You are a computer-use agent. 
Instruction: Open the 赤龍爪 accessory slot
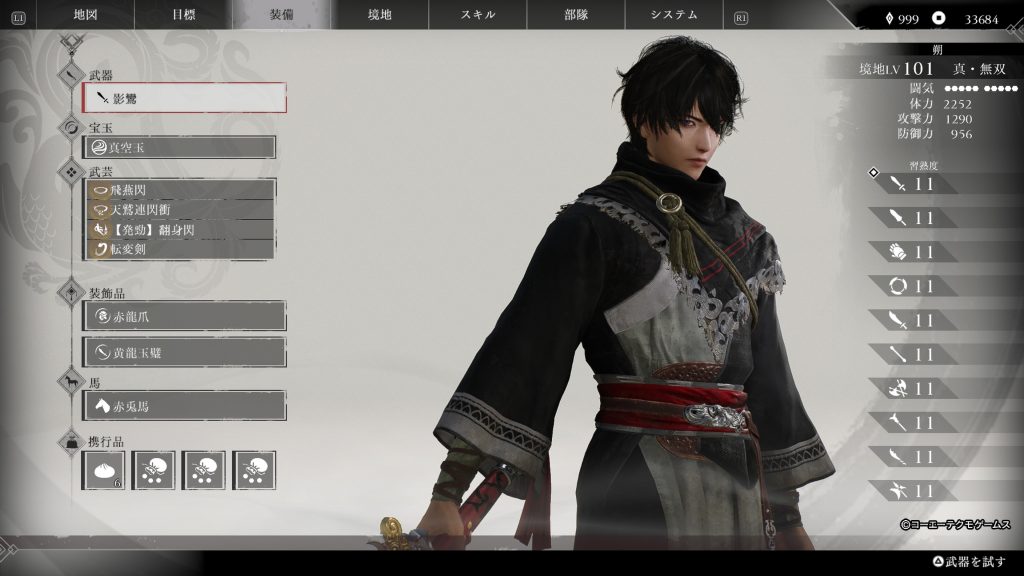coord(185,316)
